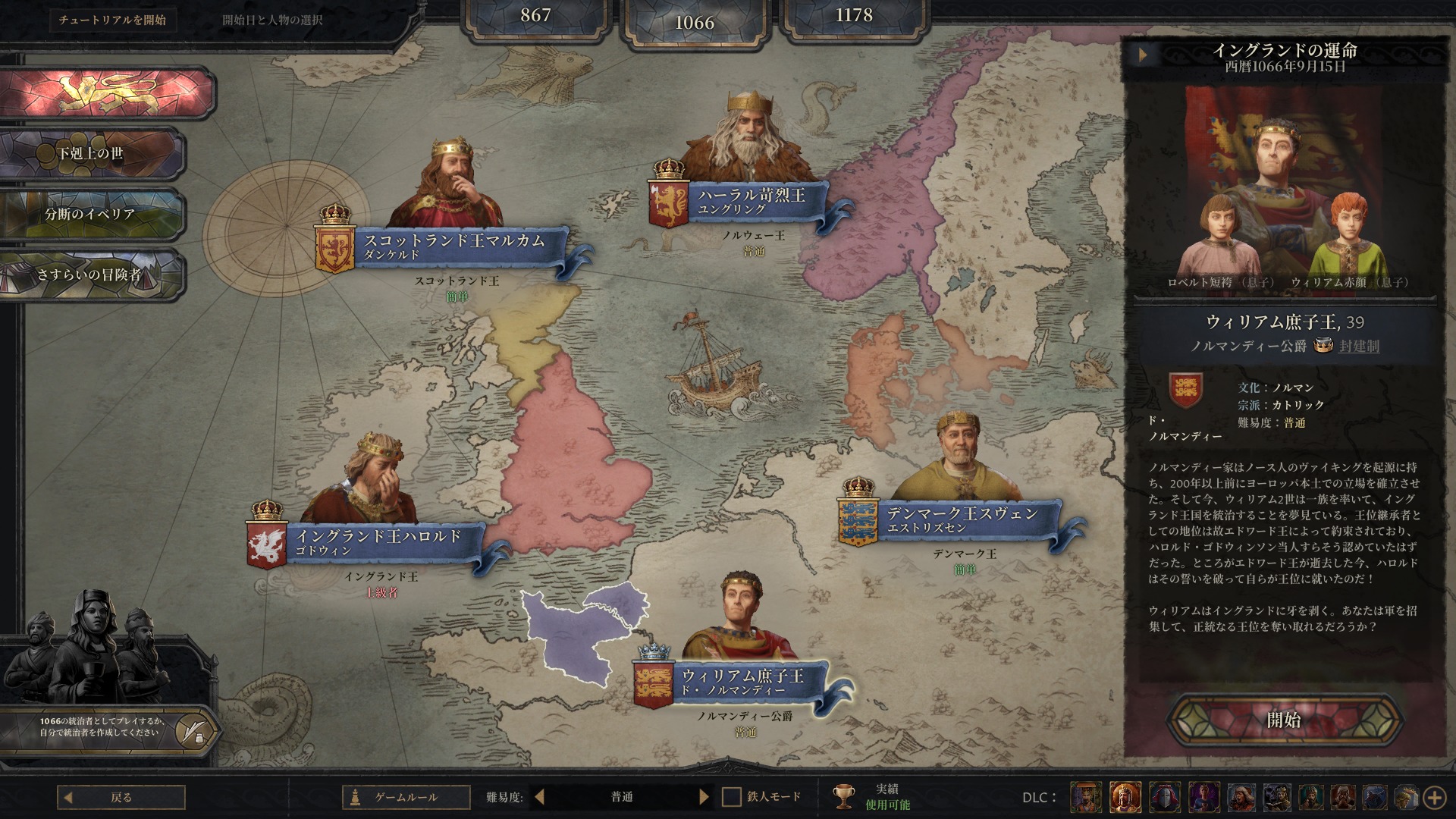1456x819 pixels.
Task: Open the 分断のイベリア bookmark
Action: coord(91,214)
